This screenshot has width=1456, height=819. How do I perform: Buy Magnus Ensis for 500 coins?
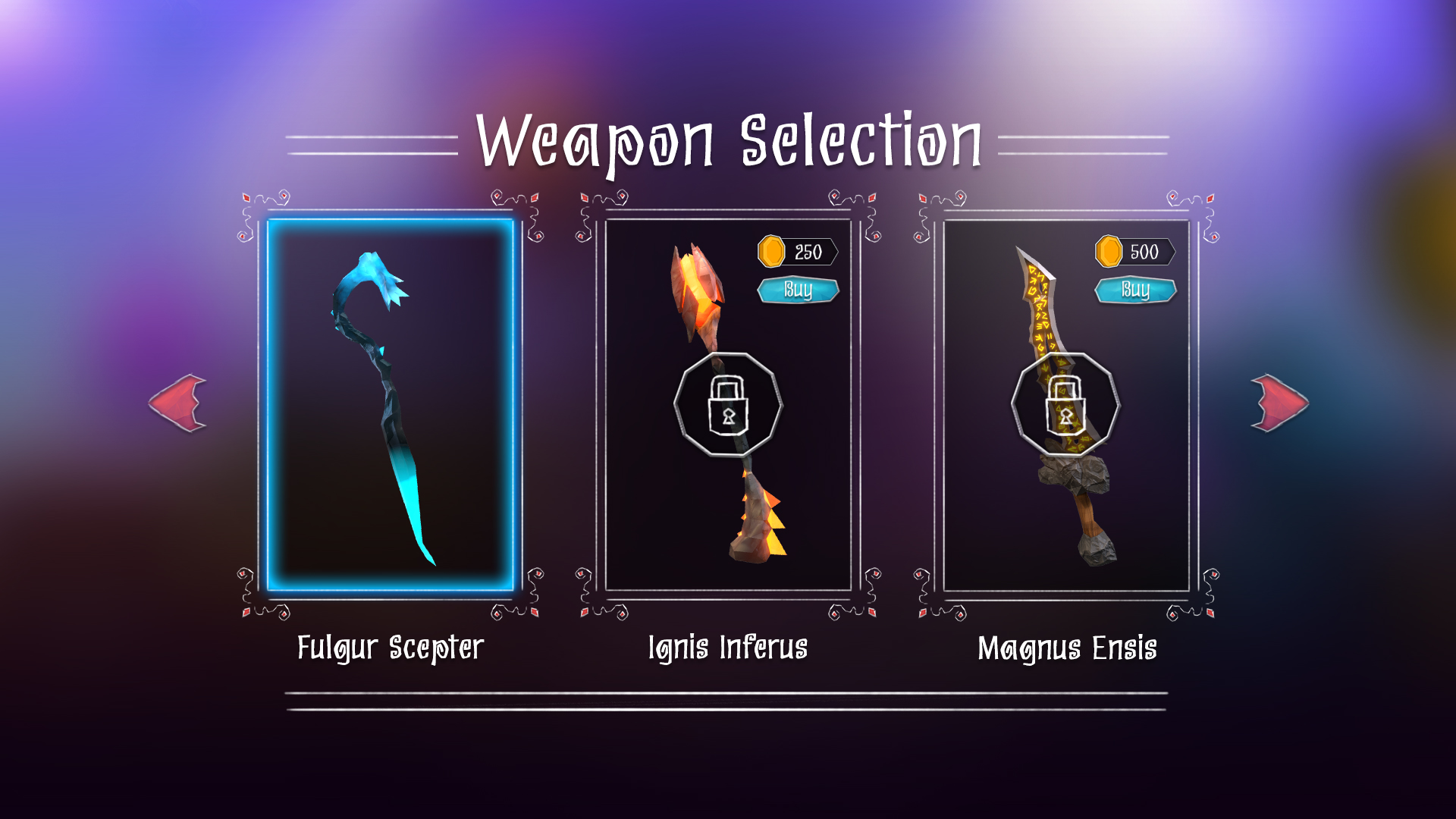[1135, 290]
